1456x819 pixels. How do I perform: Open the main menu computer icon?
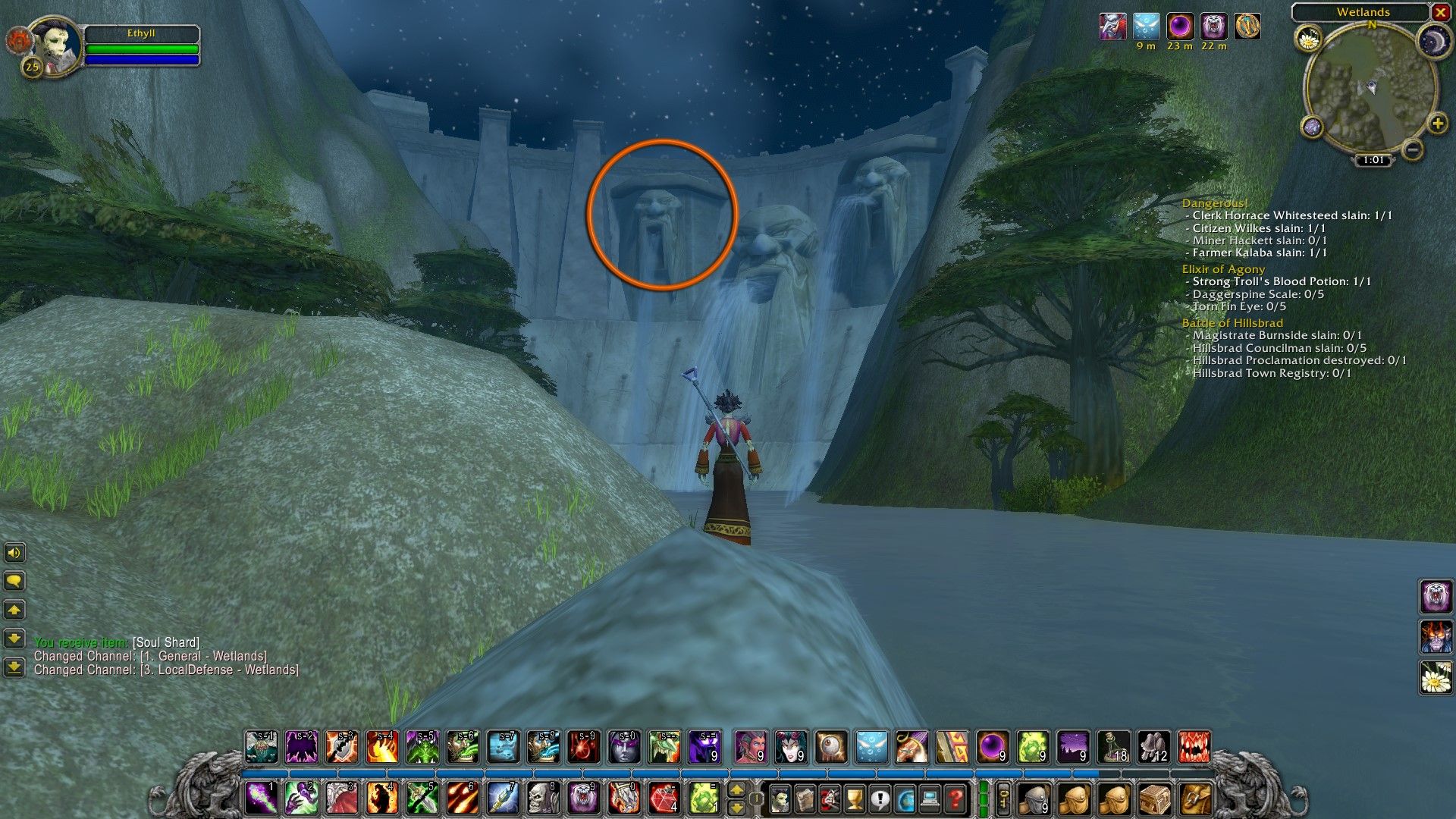point(930,798)
